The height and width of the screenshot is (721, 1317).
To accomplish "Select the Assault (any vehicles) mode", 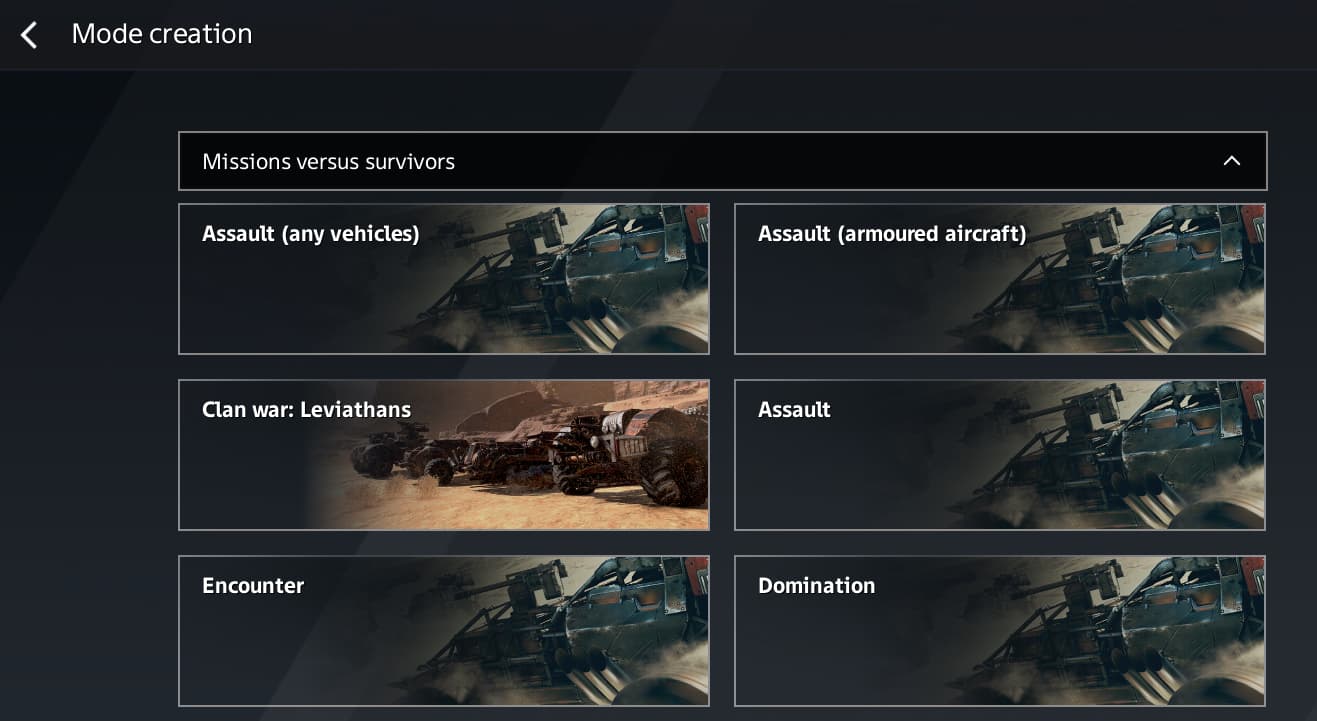I will [x=443, y=279].
